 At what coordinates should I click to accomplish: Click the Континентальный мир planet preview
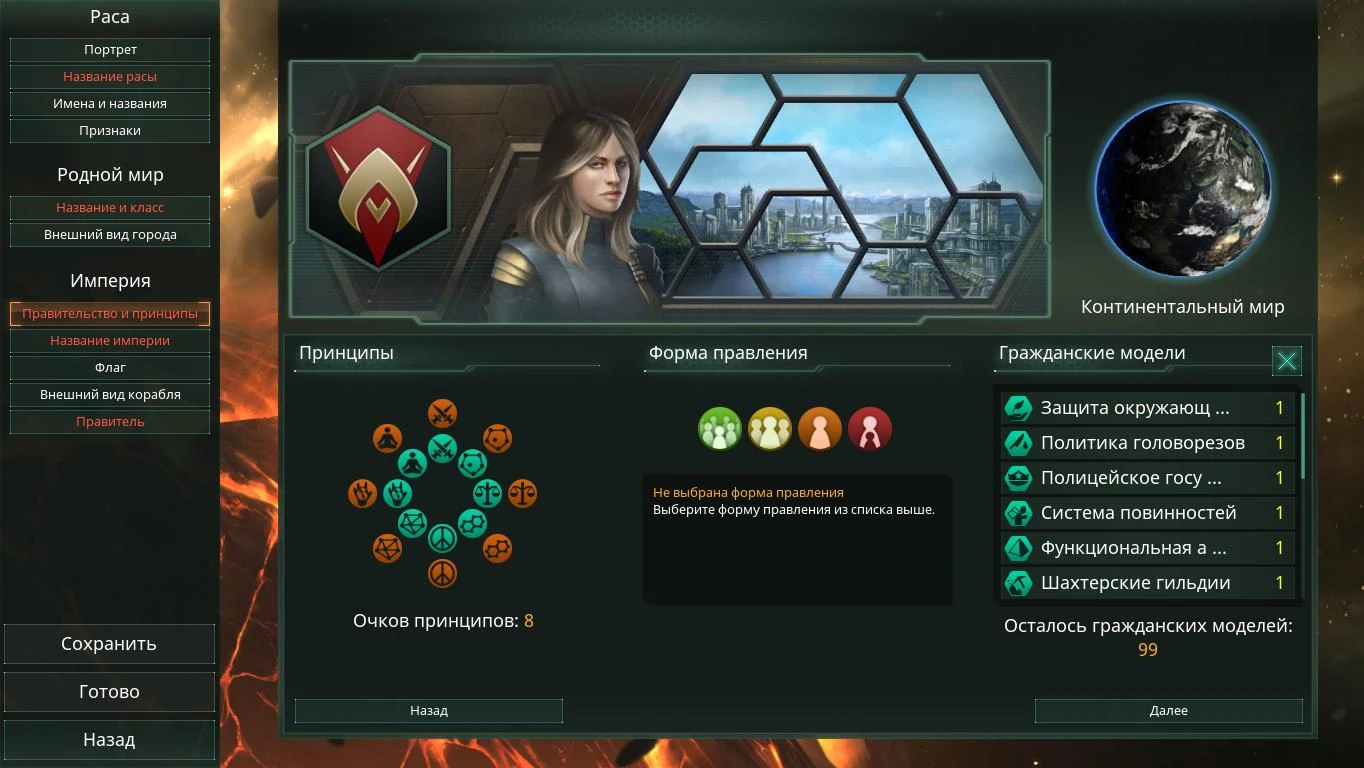[x=1184, y=188]
